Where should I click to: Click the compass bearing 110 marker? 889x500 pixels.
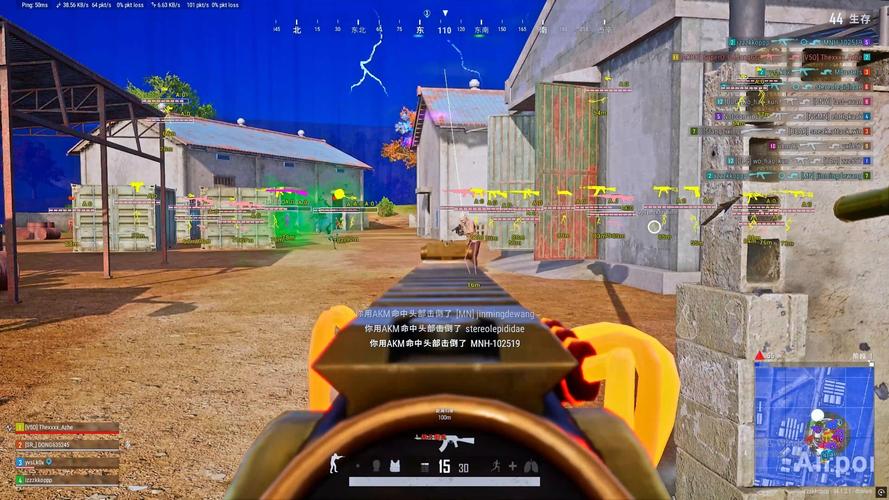click(x=444, y=31)
